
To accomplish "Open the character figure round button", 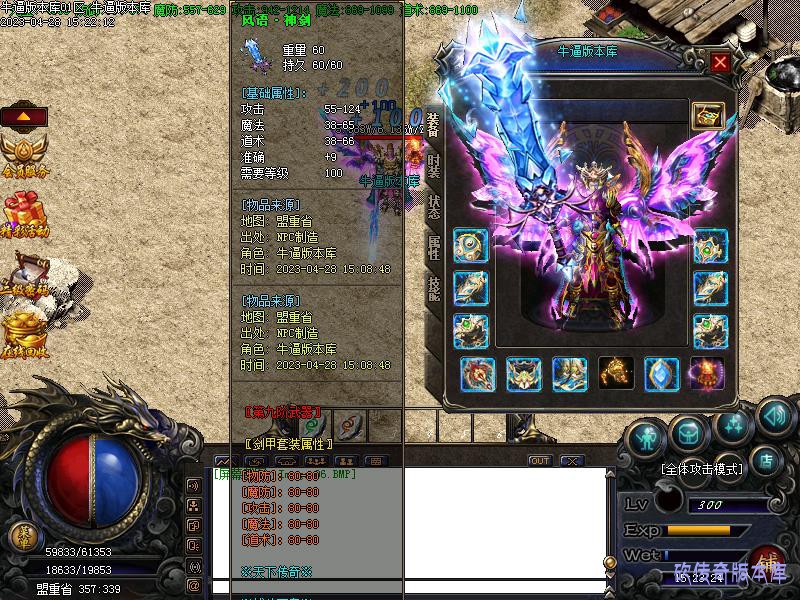I will (x=646, y=436).
